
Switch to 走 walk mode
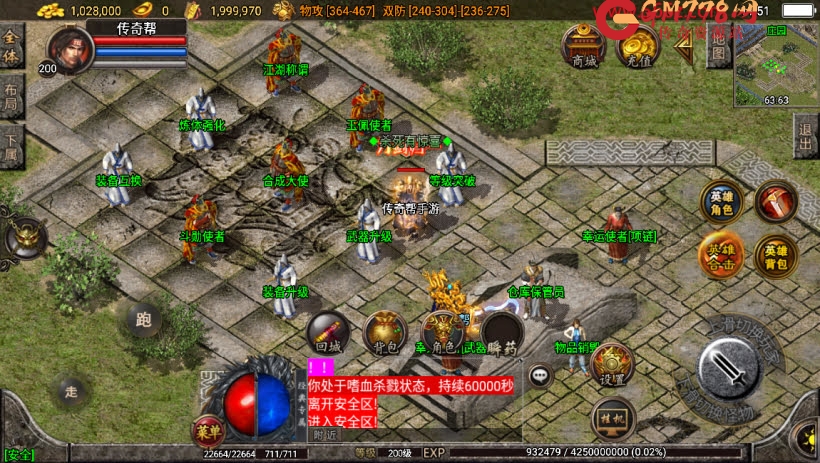[x=70, y=391]
